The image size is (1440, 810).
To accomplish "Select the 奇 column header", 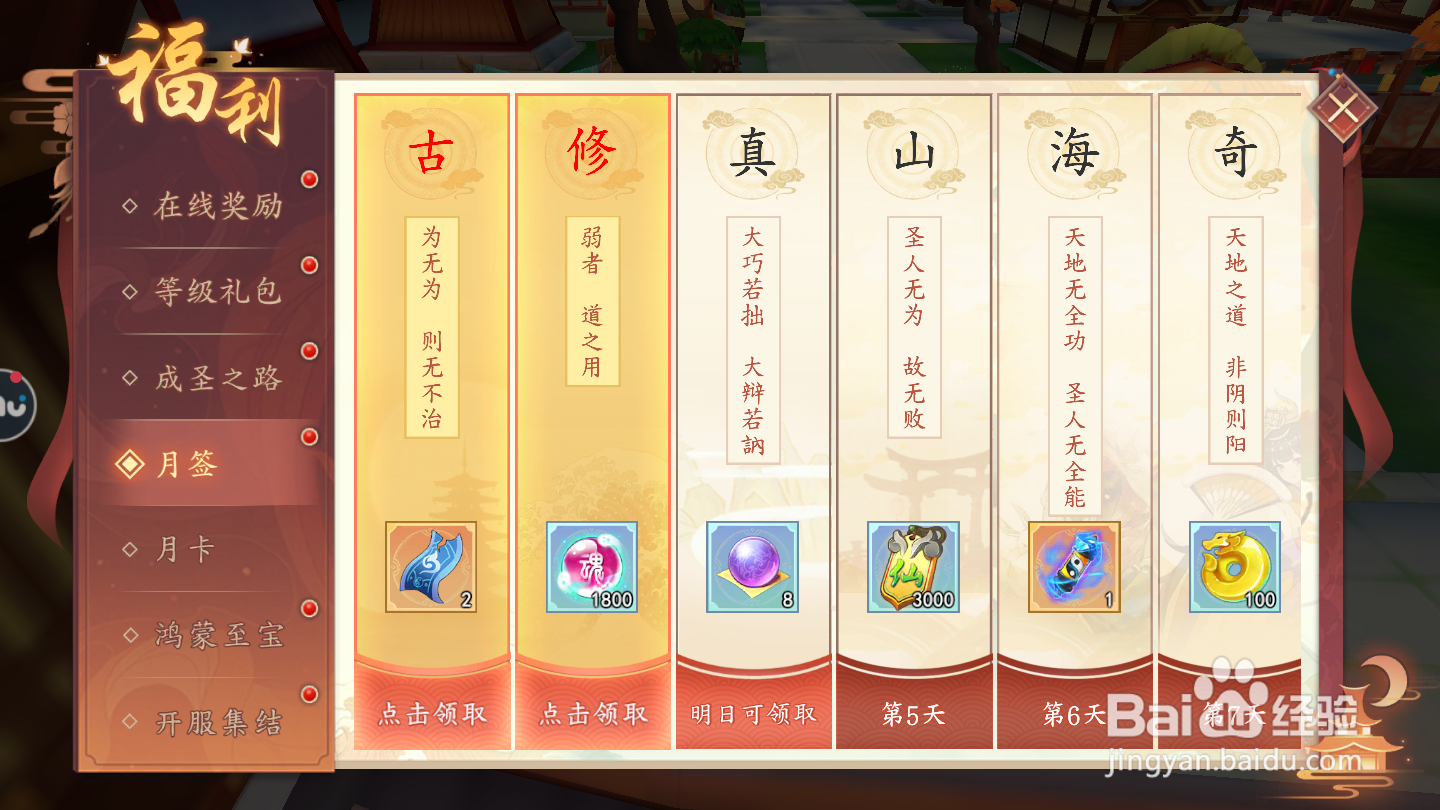I will (1232, 153).
